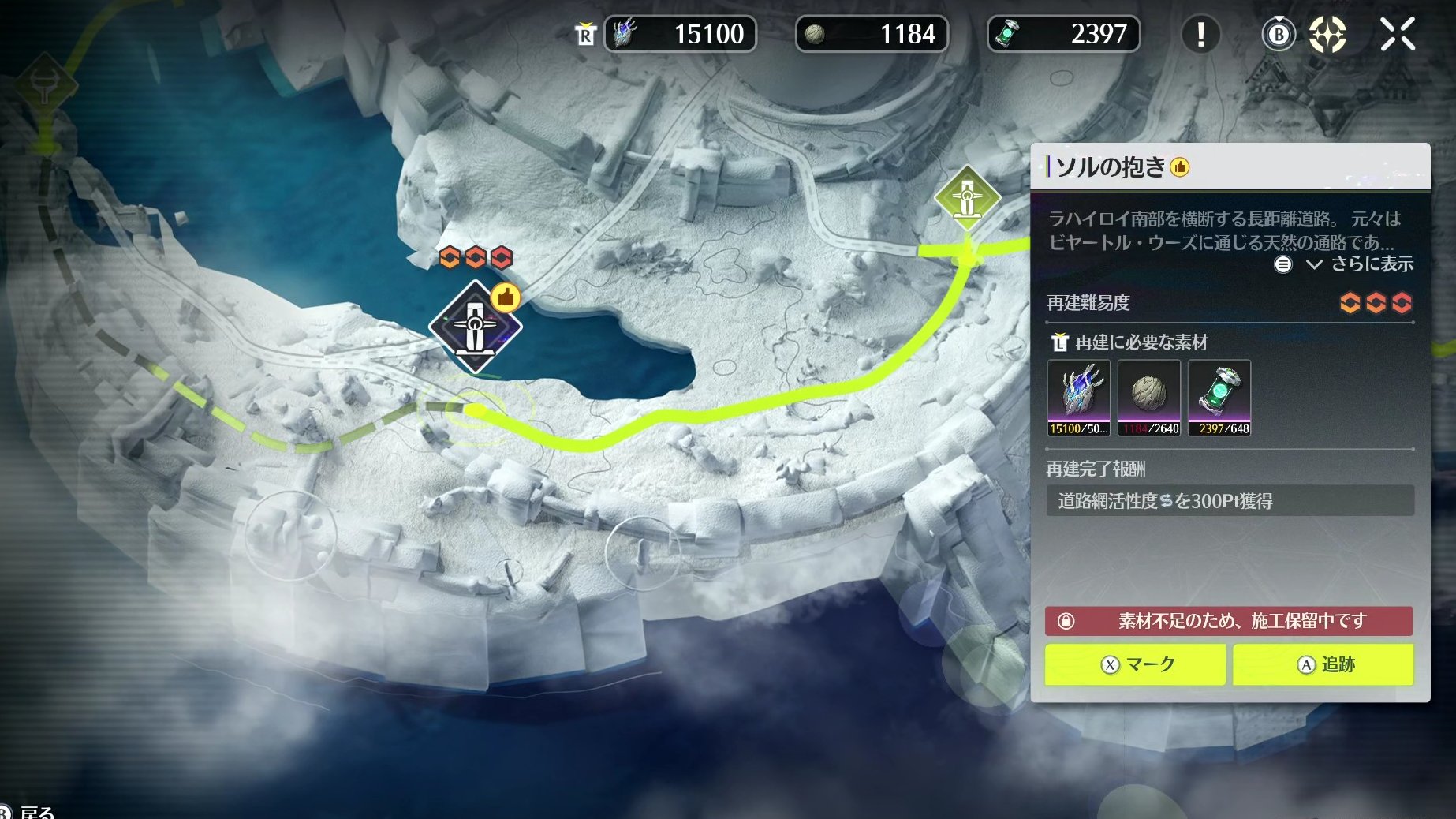Click the 戻る (Back) button
The height and width of the screenshot is (819, 1456).
[32, 812]
